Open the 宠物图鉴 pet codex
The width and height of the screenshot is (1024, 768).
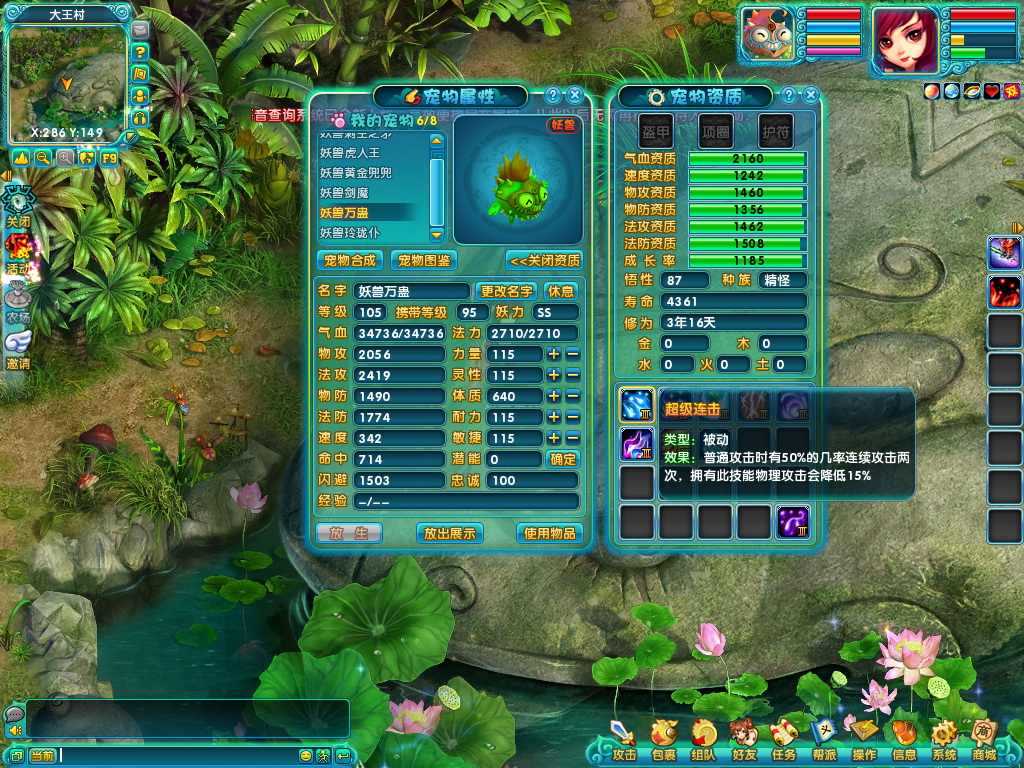point(424,260)
